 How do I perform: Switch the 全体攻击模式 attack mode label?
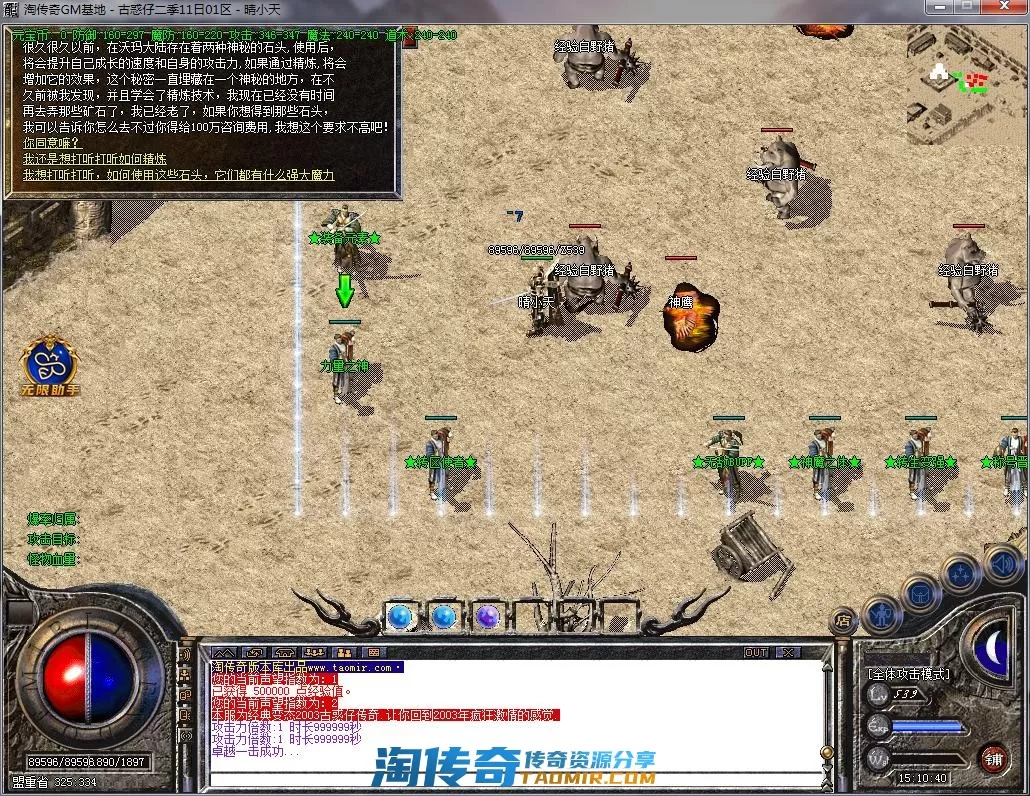(x=909, y=674)
